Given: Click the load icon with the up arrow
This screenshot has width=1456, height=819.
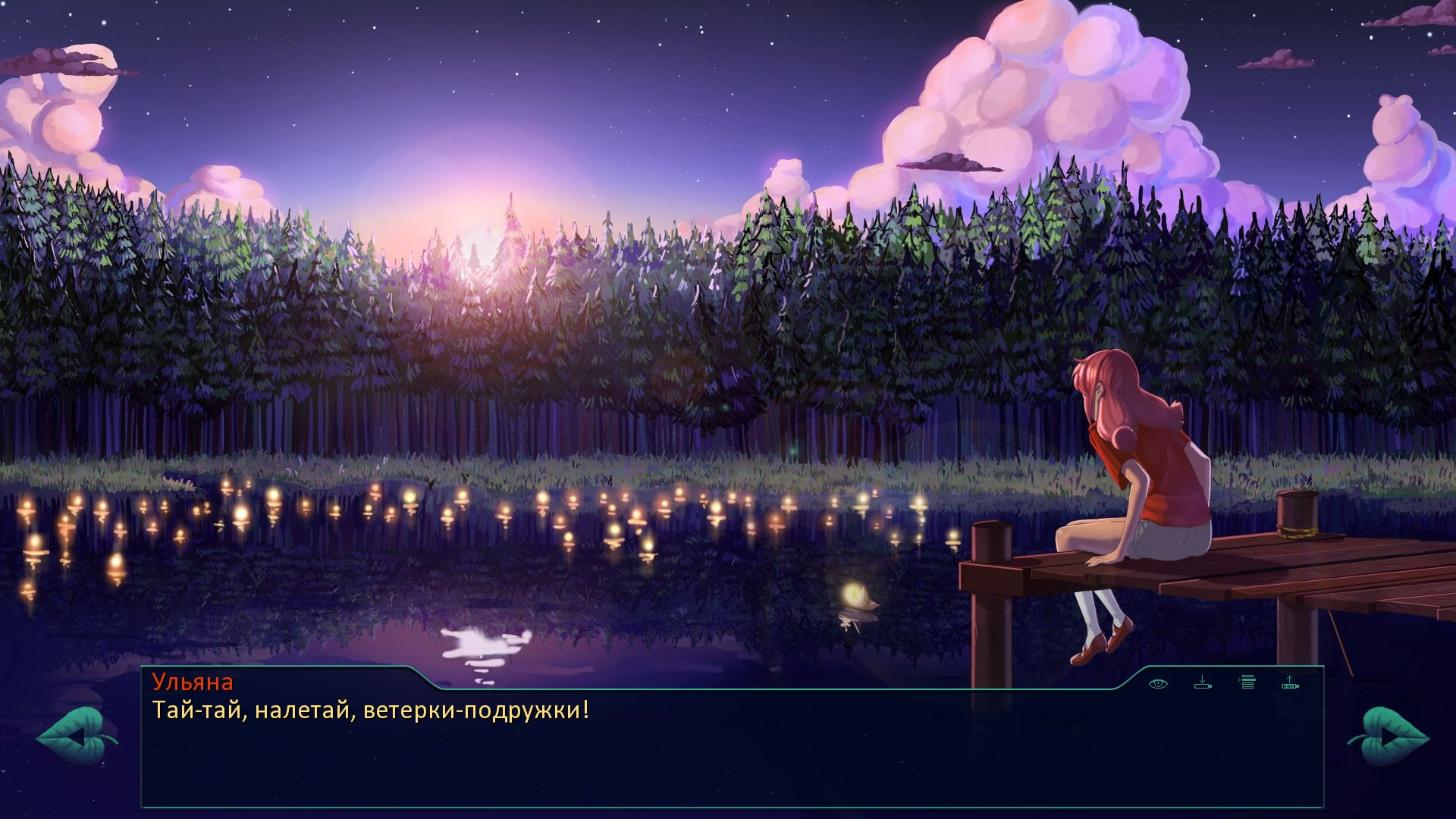Looking at the screenshot, I should click(1290, 682).
